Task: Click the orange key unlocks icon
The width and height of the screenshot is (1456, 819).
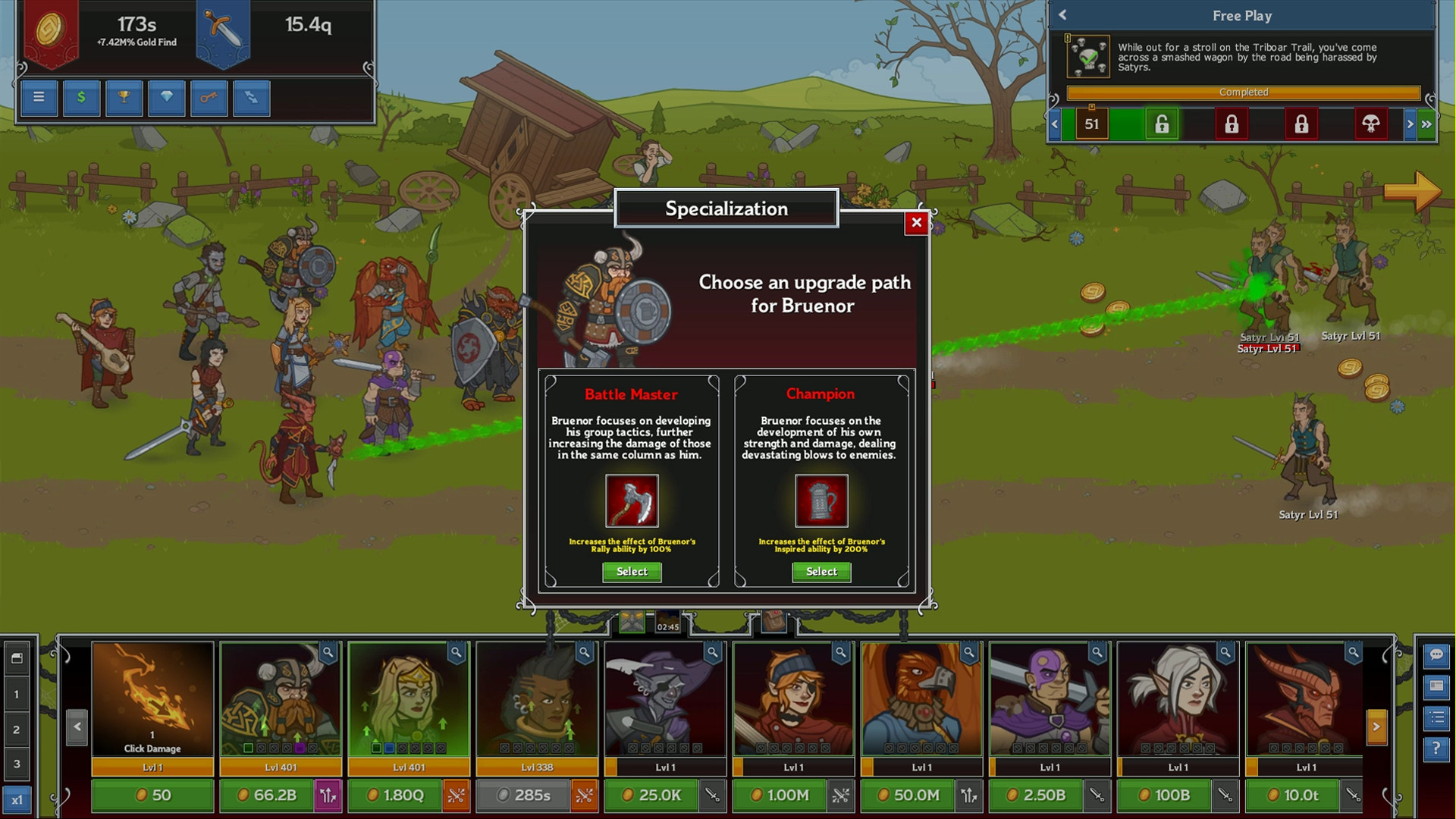Action: point(209,98)
